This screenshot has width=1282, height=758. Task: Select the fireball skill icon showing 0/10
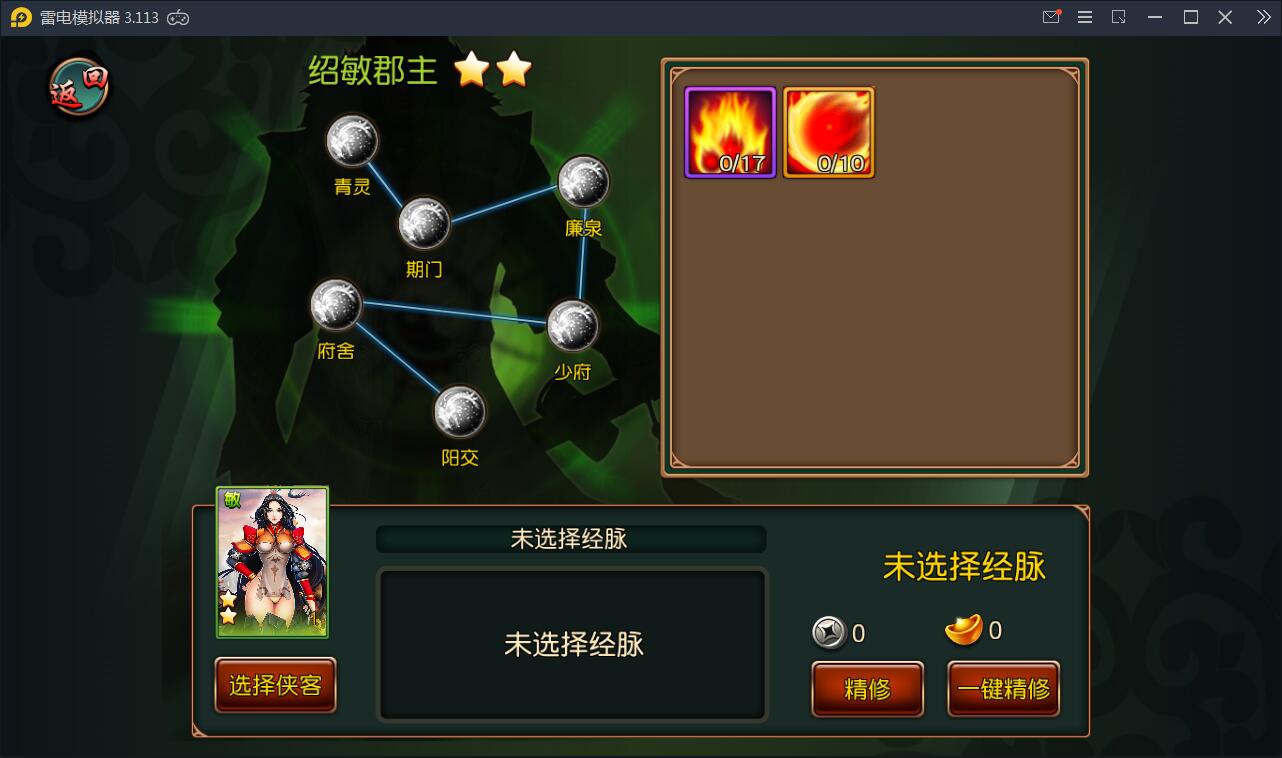coord(828,131)
